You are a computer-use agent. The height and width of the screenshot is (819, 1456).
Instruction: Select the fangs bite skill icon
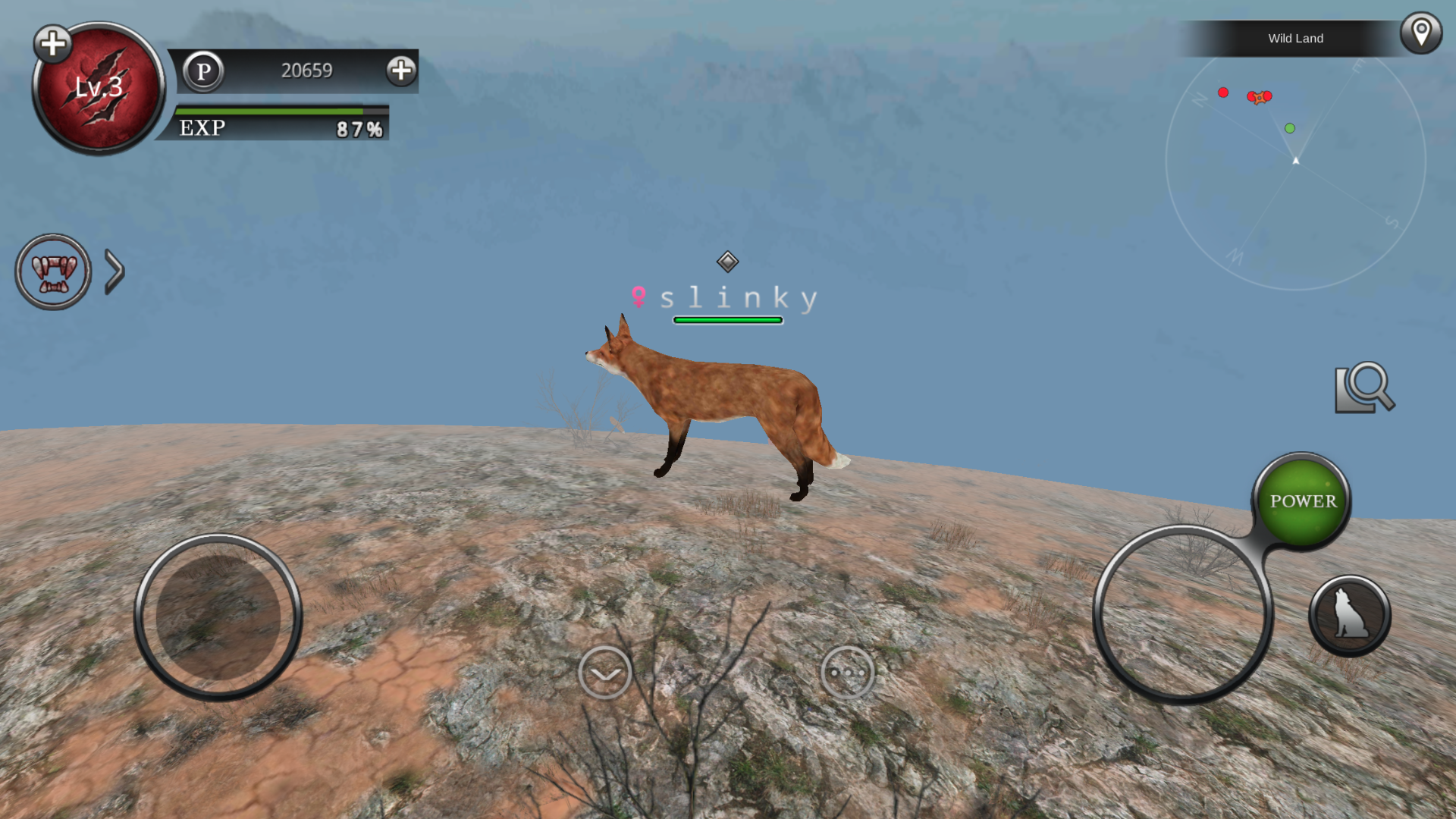[53, 271]
